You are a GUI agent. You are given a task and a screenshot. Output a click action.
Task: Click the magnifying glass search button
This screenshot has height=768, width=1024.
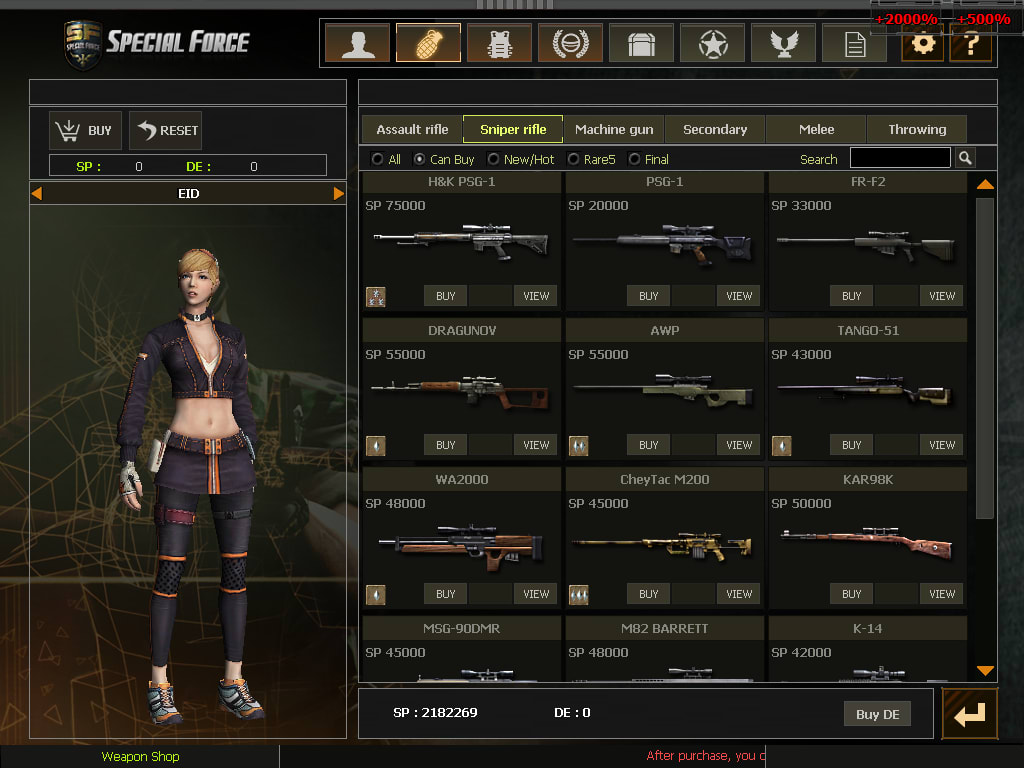tap(965, 158)
